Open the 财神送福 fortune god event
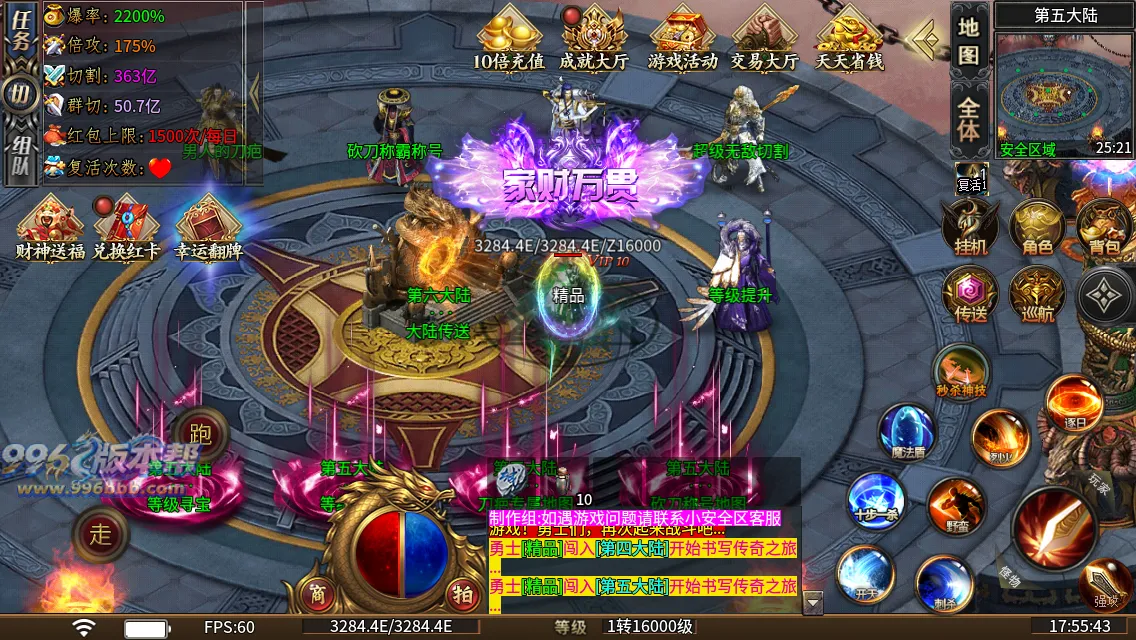The image size is (1136, 640). (49, 226)
